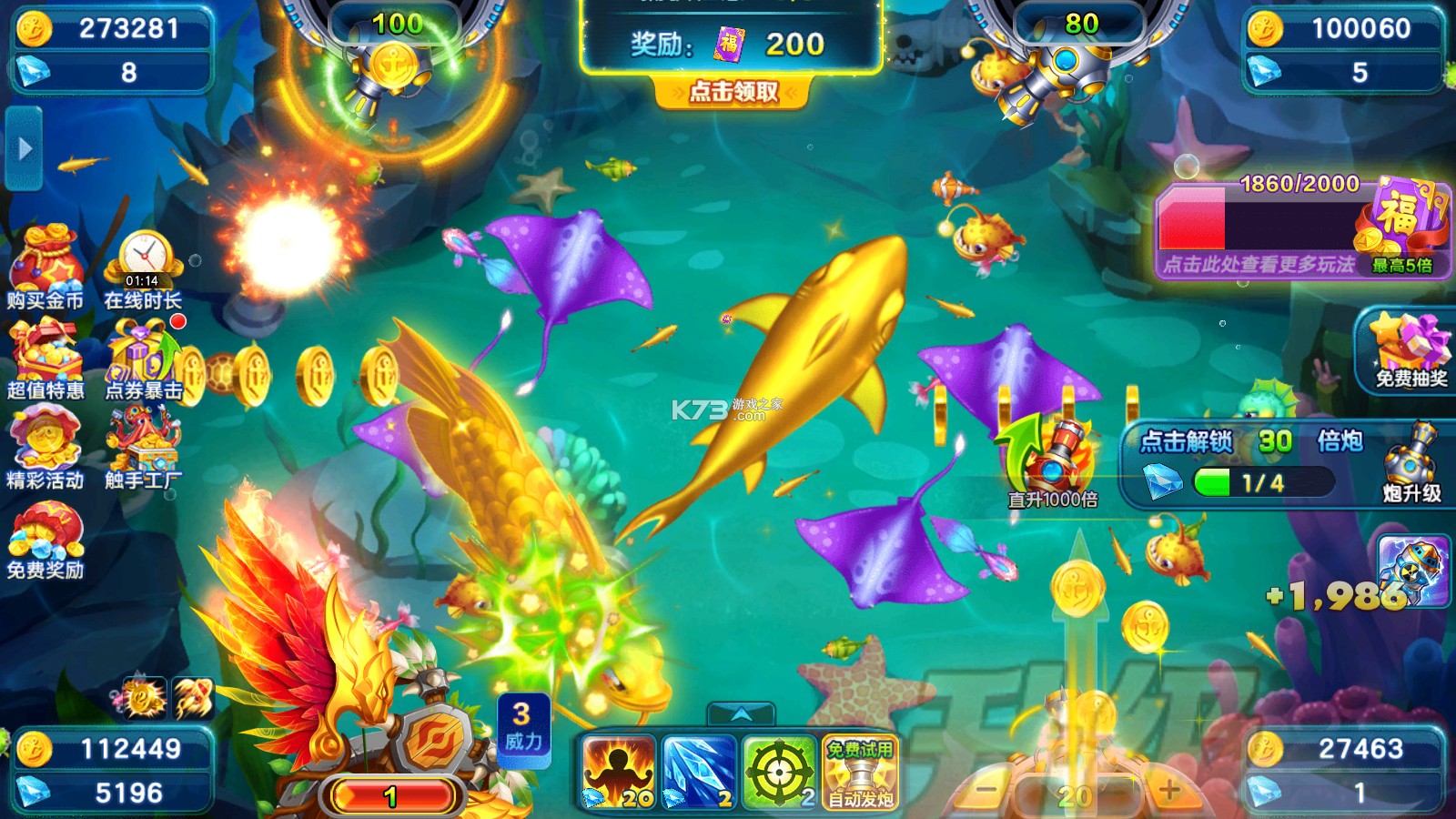1456x819 pixels.
Task: Use the ice freeze skill
Action: click(x=699, y=773)
